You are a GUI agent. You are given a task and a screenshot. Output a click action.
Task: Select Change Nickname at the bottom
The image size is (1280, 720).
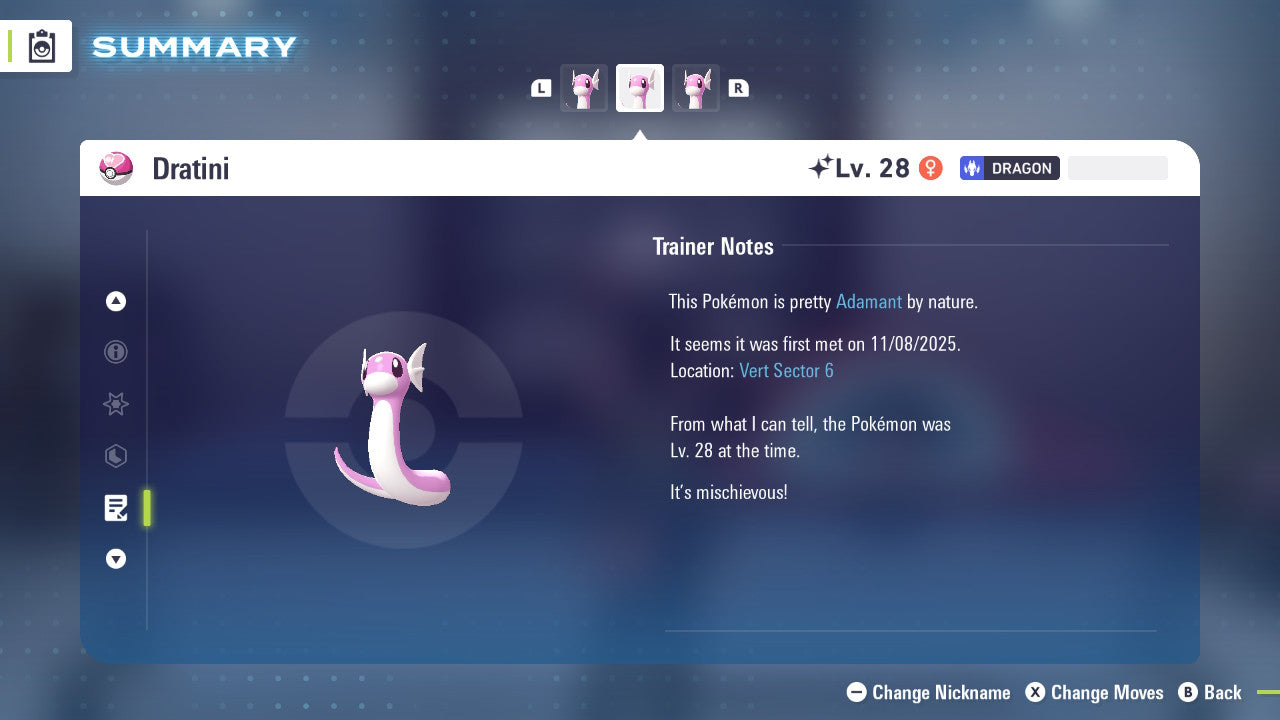928,692
